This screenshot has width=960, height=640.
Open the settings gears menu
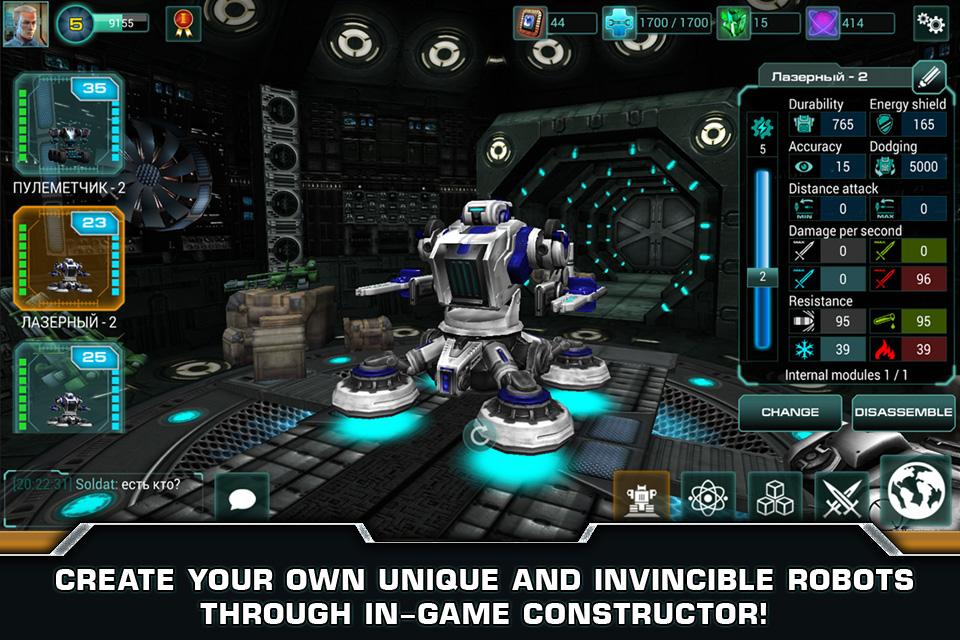point(931,23)
